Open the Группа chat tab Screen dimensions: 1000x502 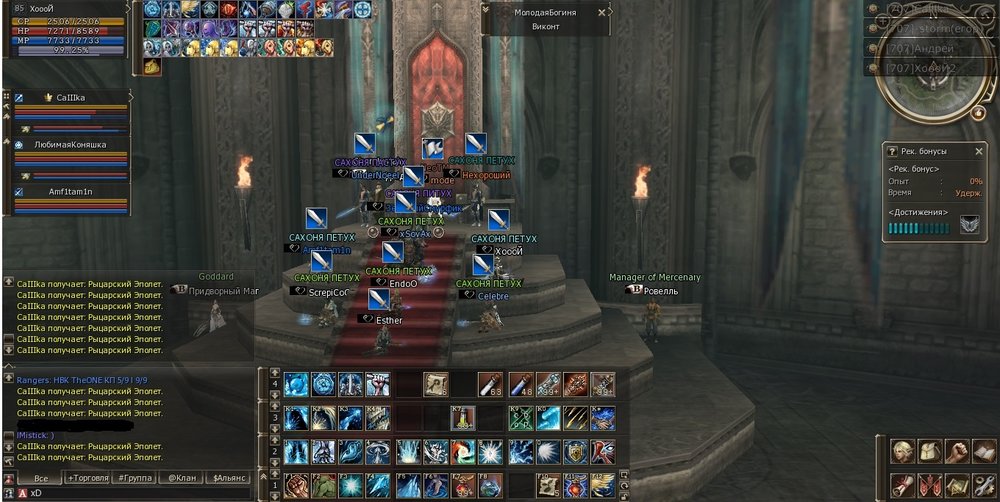[x=133, y=478]
